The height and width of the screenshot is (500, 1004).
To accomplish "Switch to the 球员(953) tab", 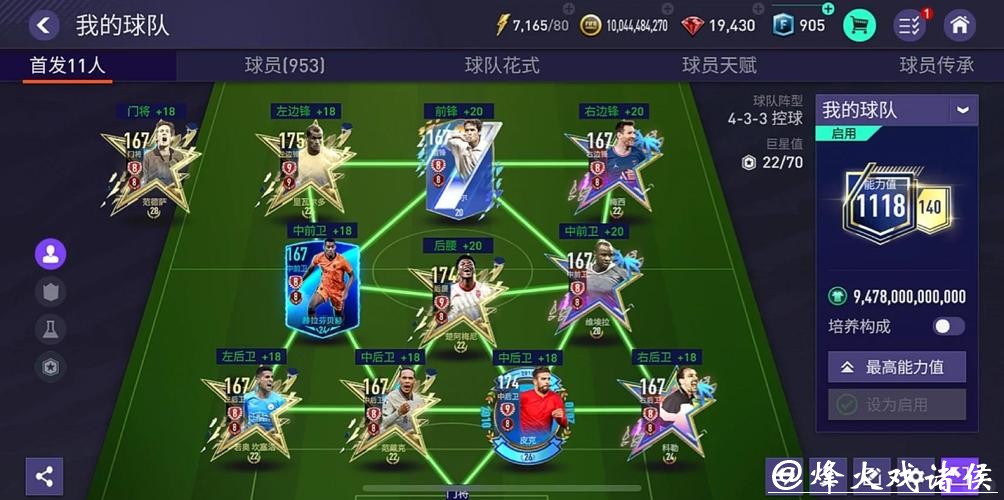I will (285, 65).
